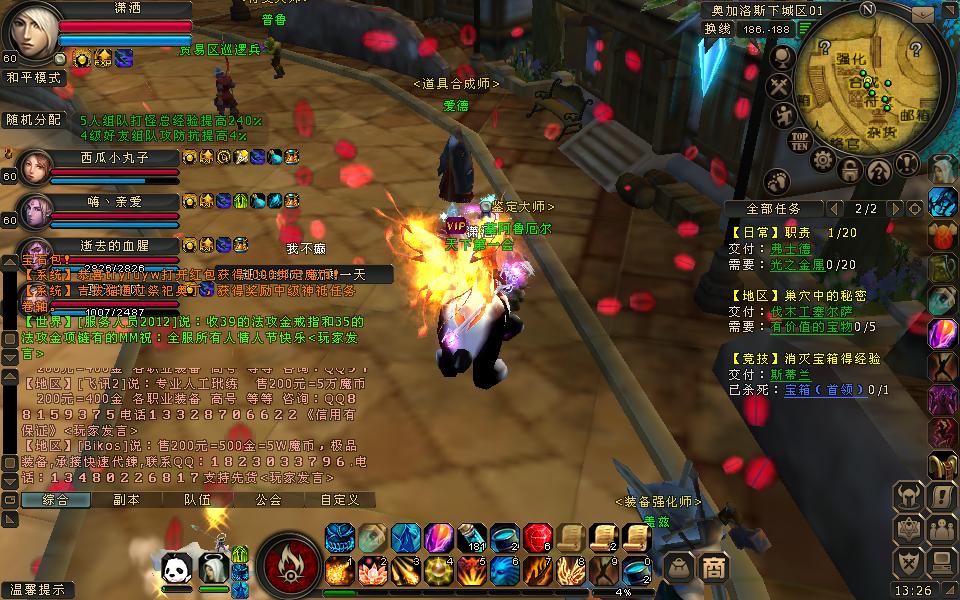Image resolution: width=960 pixels, height=600 pixels.
Task: Select party member 西瓜小丸子
Action: click(x=114, y=157)
